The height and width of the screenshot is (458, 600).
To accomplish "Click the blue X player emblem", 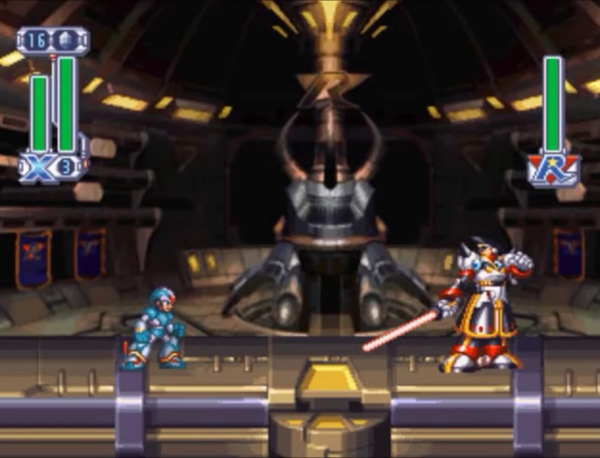I will point(38,167).
